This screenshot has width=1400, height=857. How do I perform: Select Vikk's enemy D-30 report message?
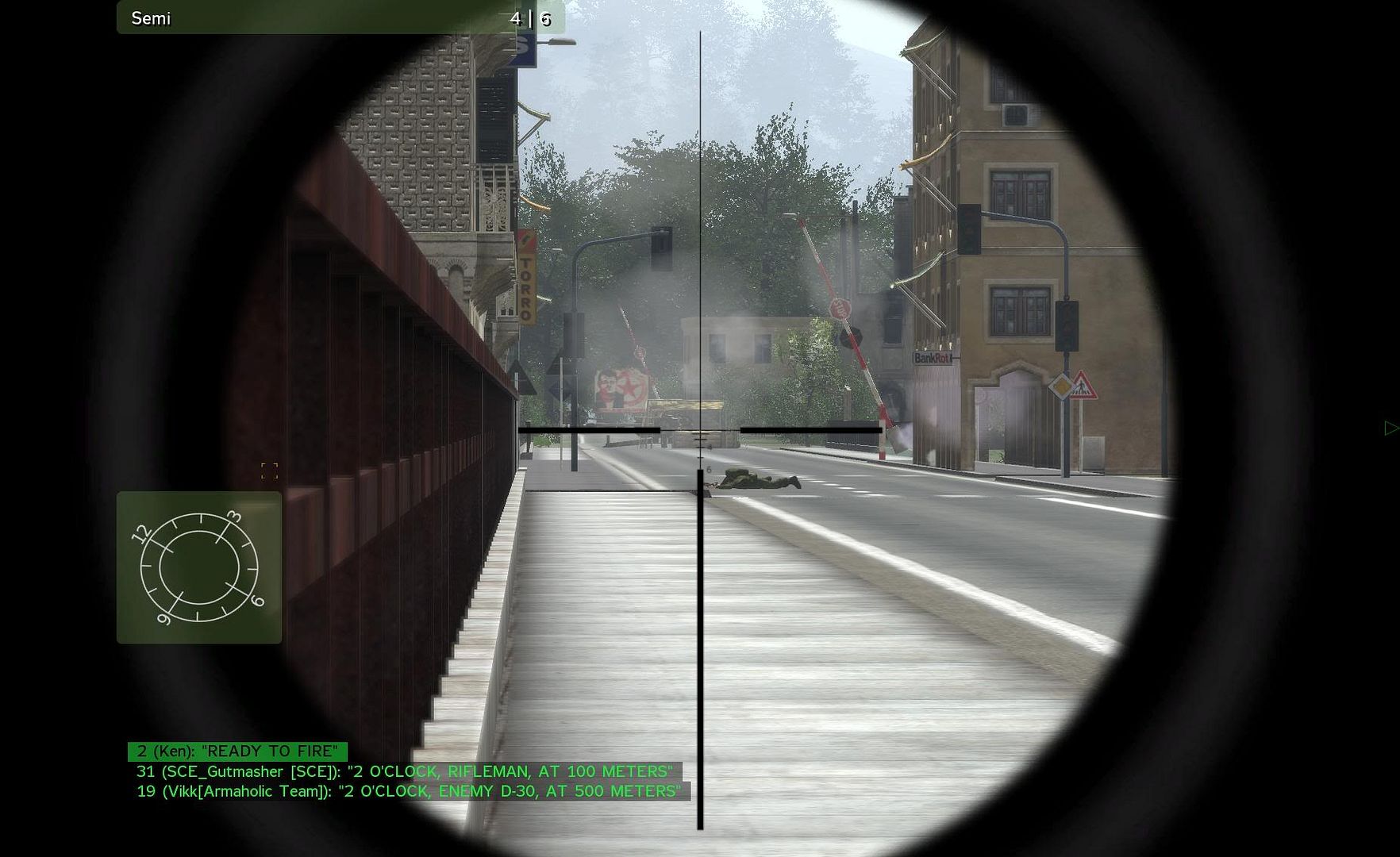(408, 791)
